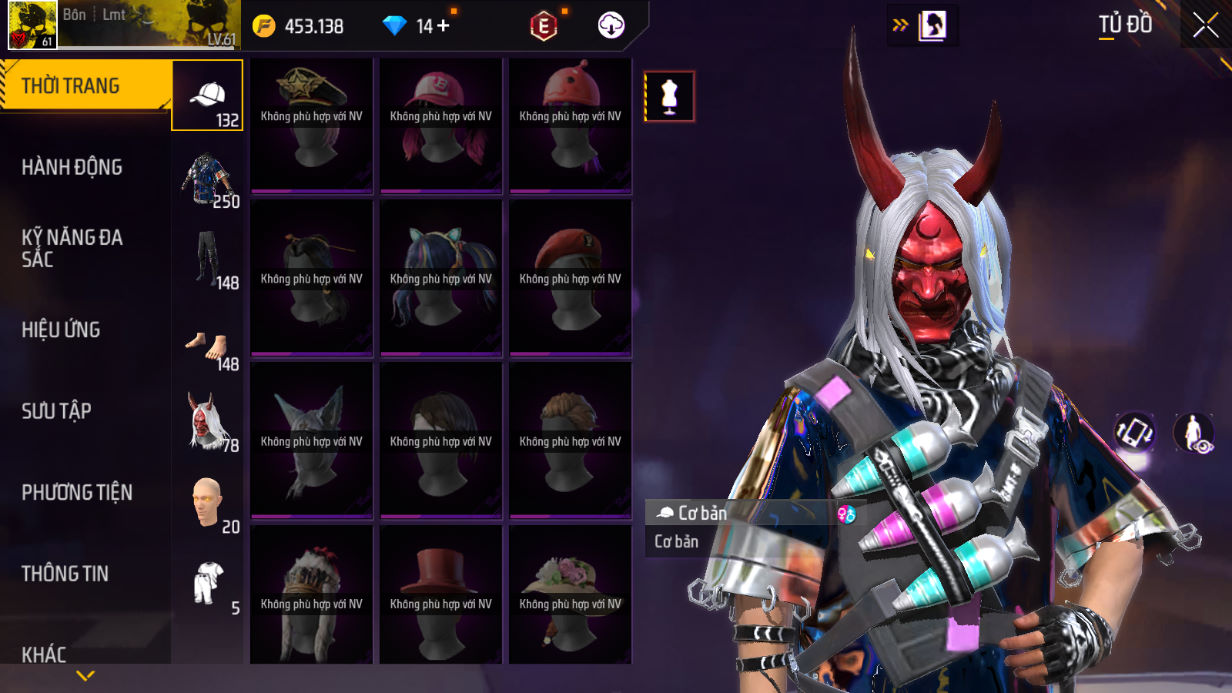Open the THỜI TRANG category

(x=85, y=86)
